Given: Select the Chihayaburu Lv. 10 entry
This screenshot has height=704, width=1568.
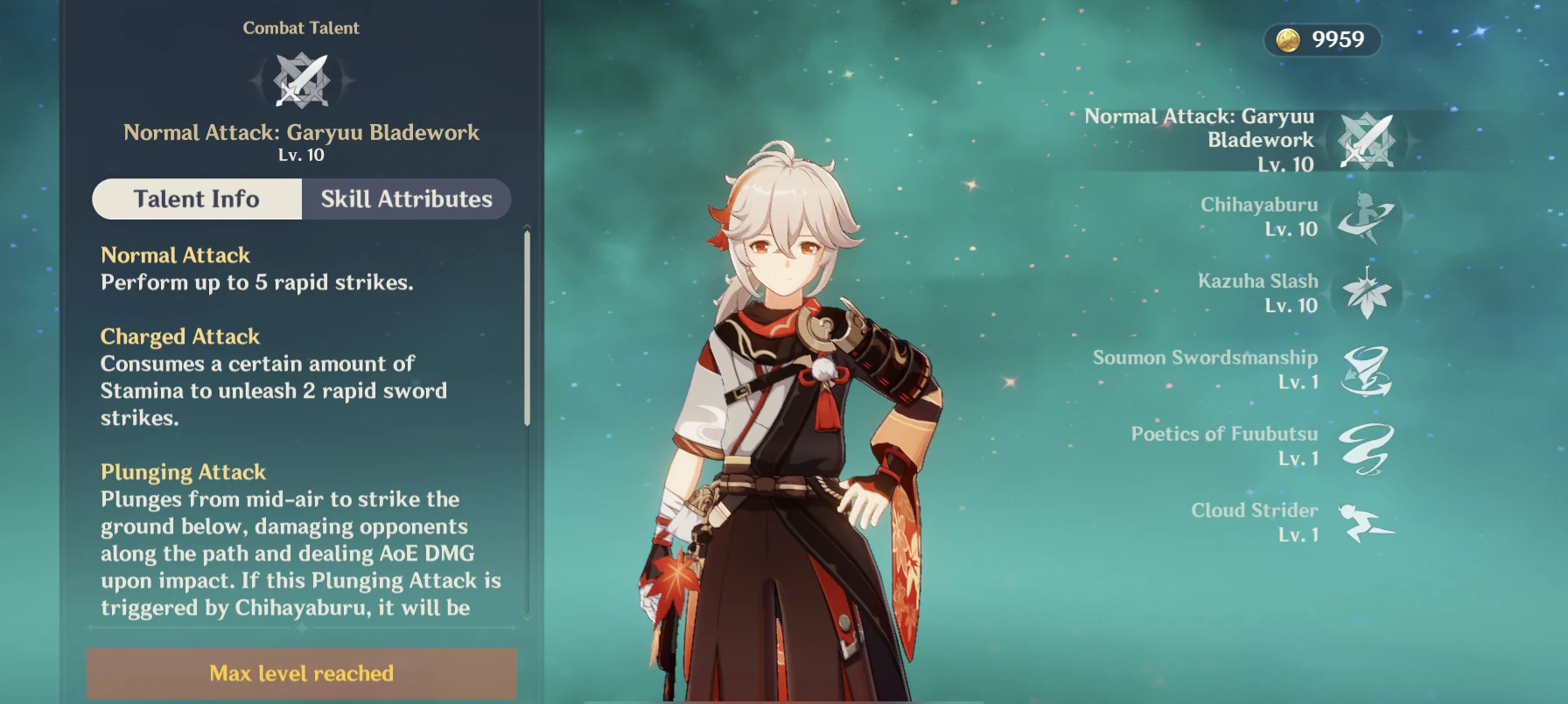Looking at the screenshot, I should click(x=1260, y=217).
